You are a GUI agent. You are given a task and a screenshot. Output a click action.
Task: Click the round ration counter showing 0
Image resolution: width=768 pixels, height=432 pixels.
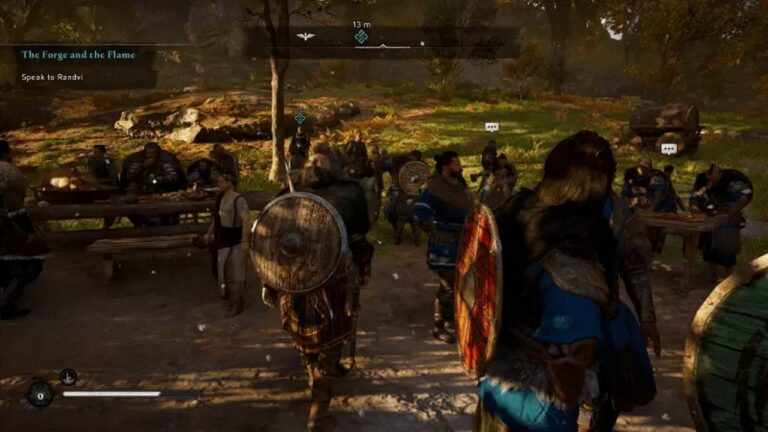coord(40,394)
